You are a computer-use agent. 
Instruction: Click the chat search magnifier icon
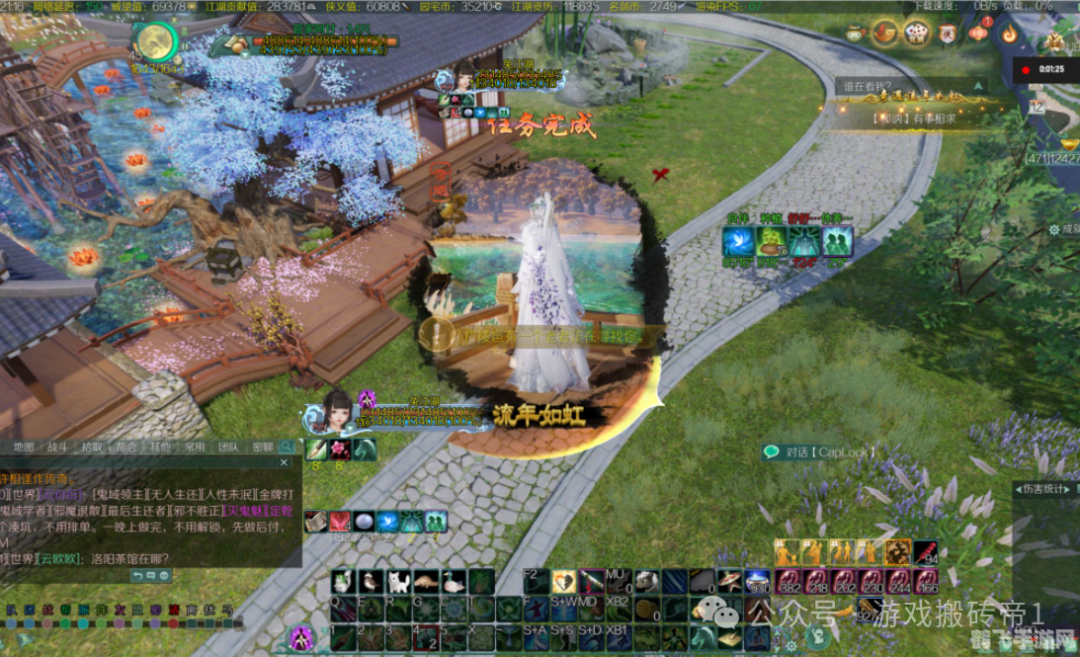pos(287,446)
